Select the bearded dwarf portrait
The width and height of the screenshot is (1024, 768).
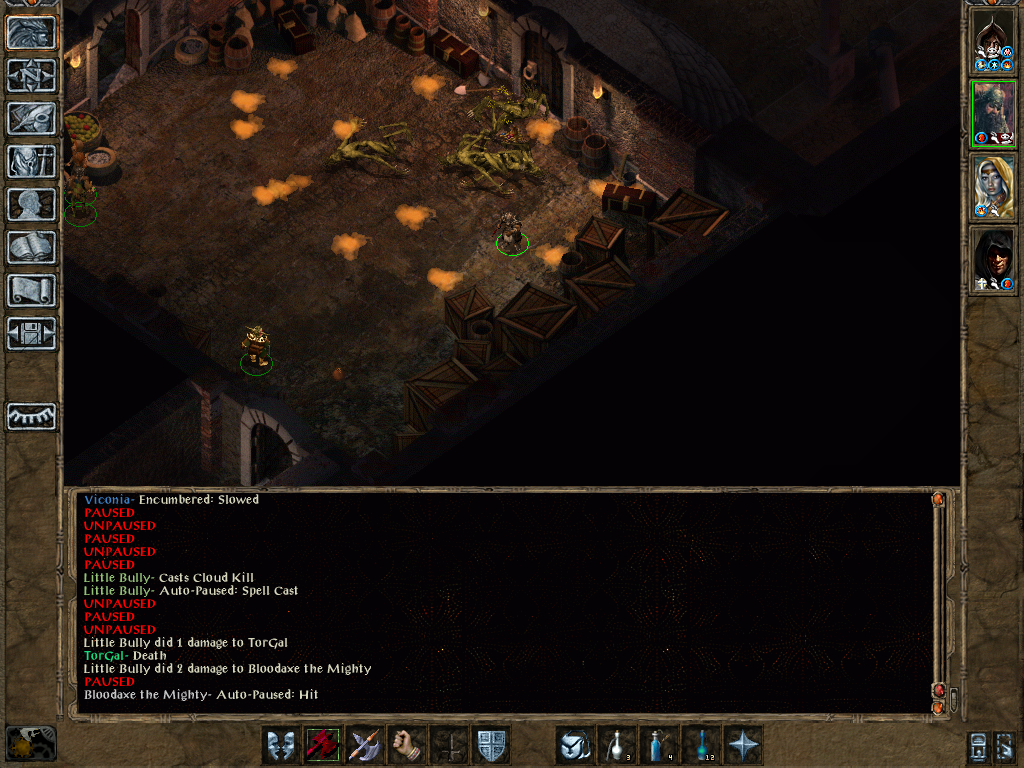[x=994, y=114]
